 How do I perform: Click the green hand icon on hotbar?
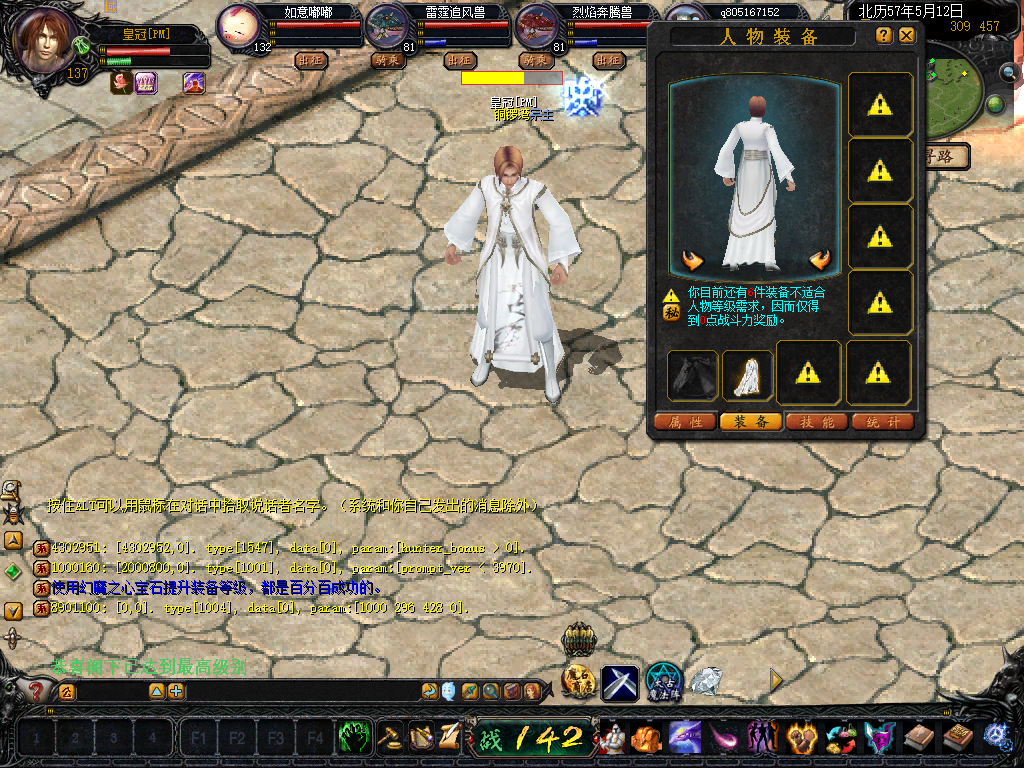pos(355,738)
